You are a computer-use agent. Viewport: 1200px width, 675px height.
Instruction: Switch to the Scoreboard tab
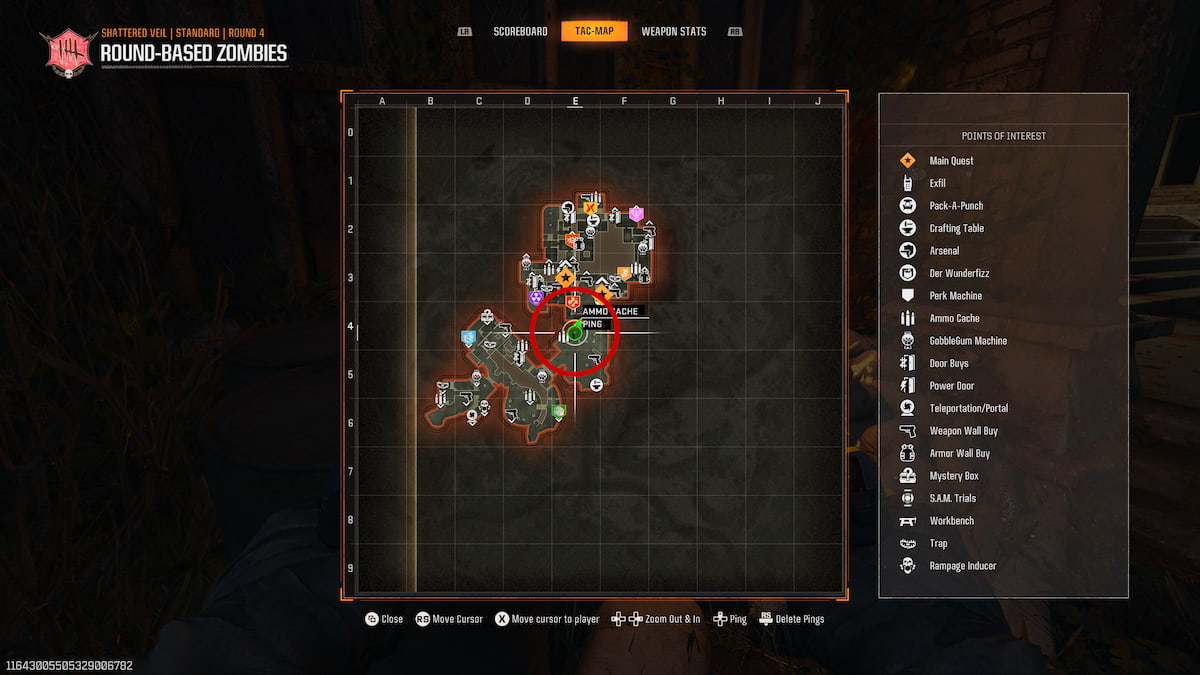click(520, 31)
